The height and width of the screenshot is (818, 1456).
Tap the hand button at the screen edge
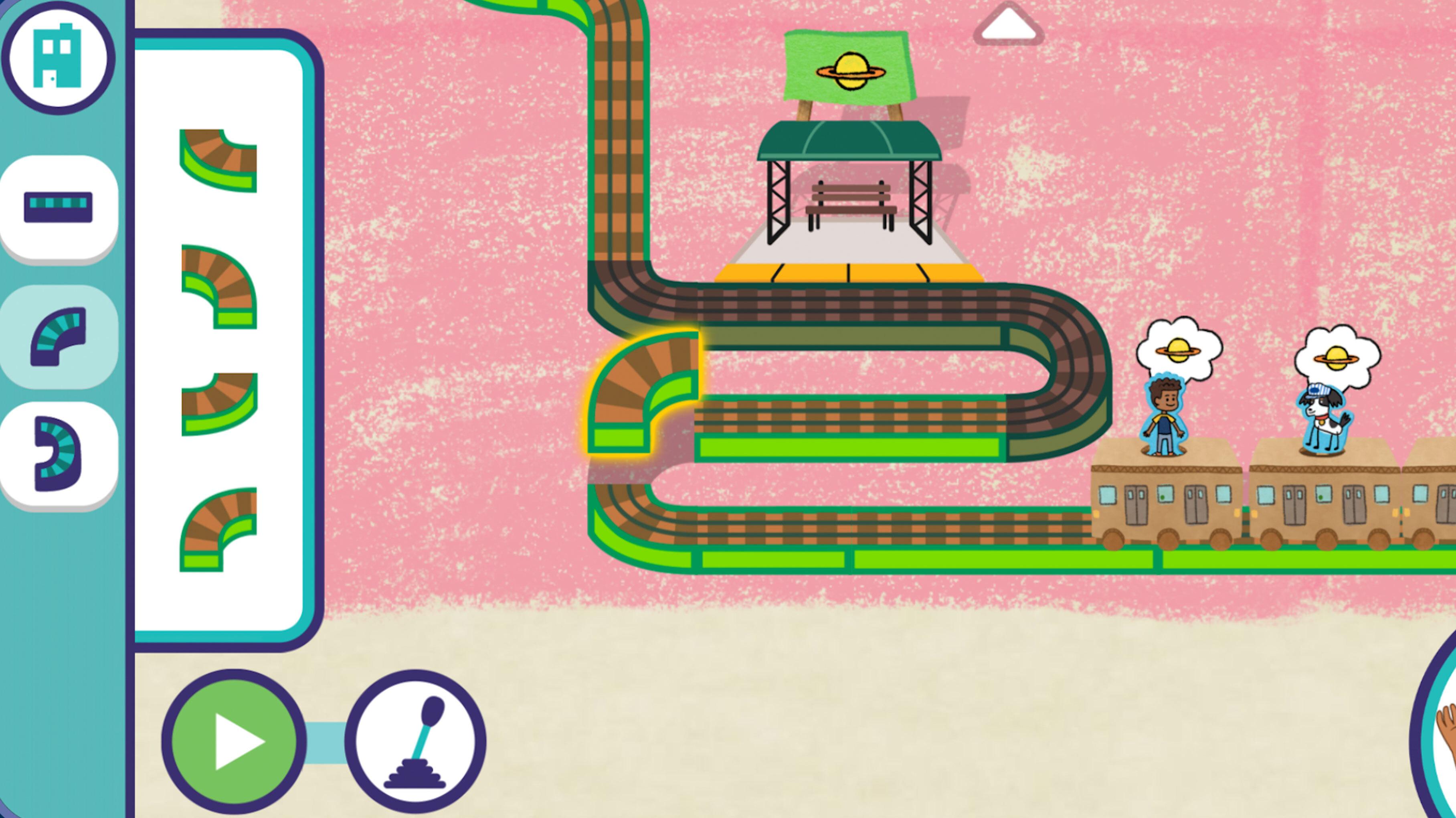1444,735
